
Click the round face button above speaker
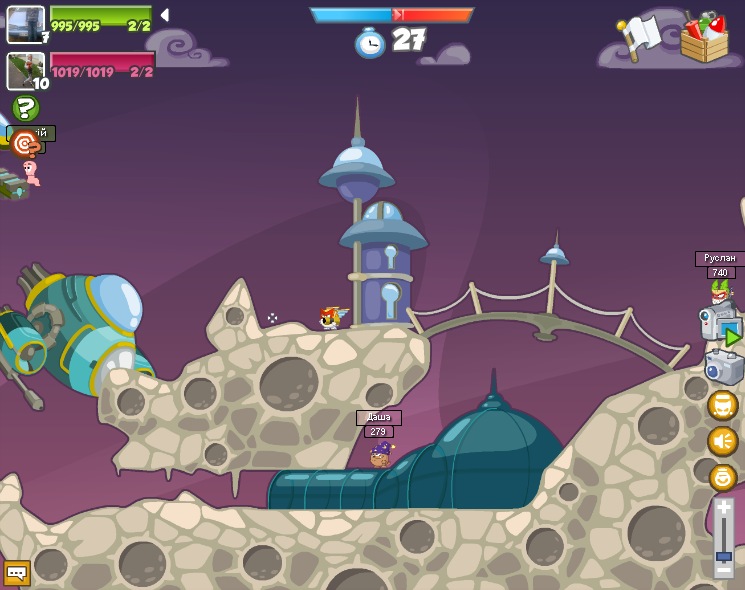point(722,405)
